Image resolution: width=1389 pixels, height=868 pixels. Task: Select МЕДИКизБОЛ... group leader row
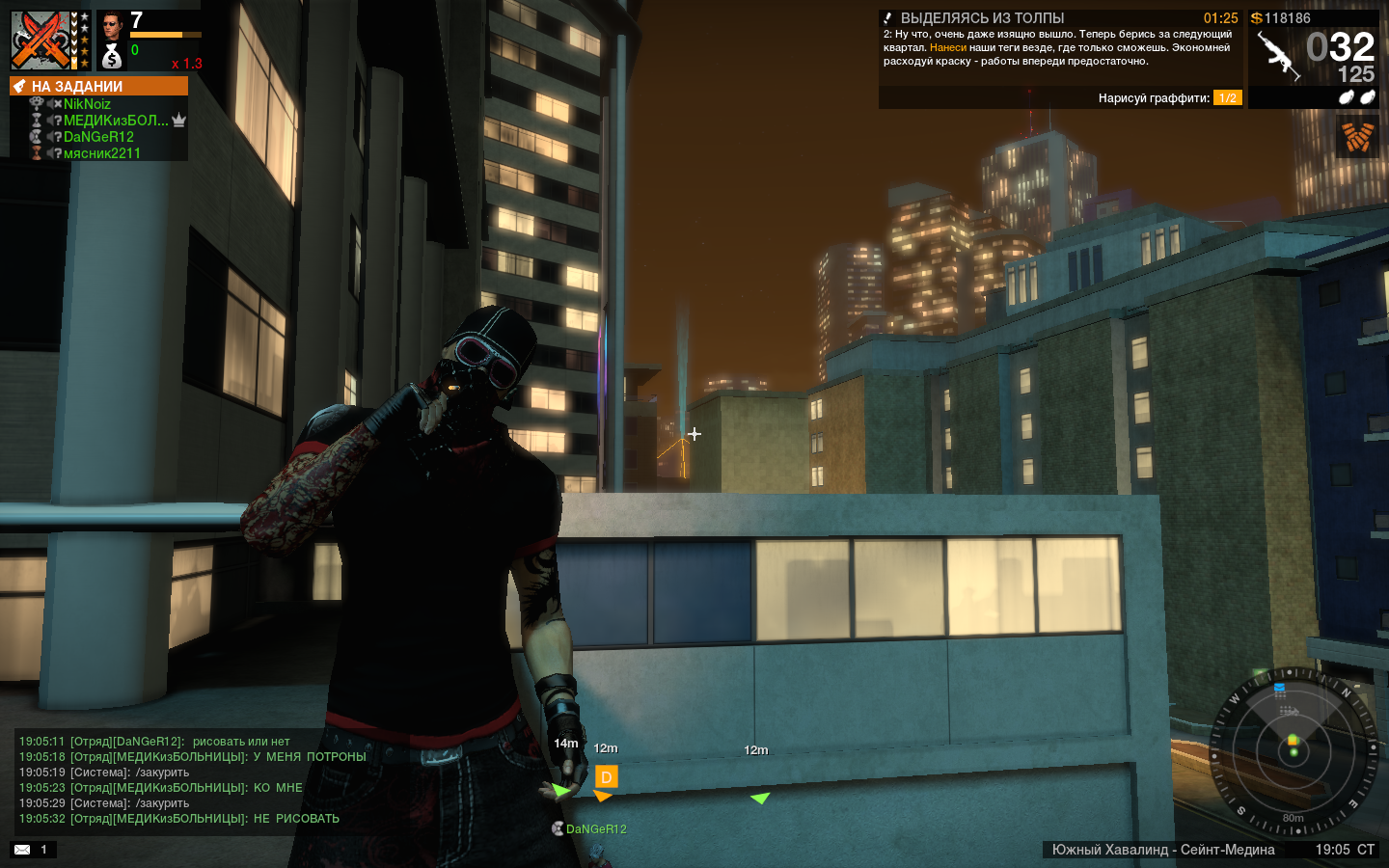pos(116,121)
